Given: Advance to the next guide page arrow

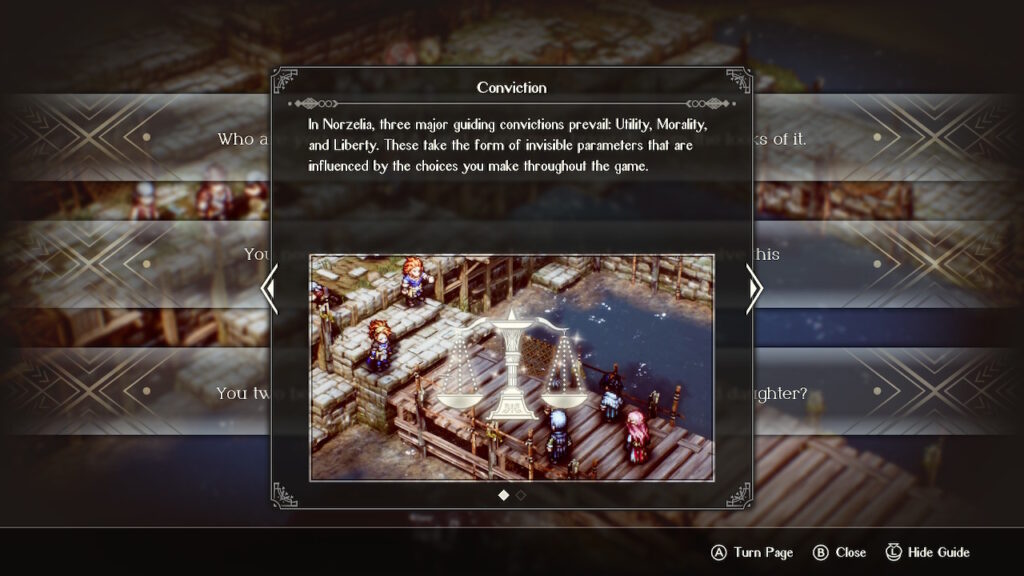Looking at the screenshot, I should pos(755,289).
